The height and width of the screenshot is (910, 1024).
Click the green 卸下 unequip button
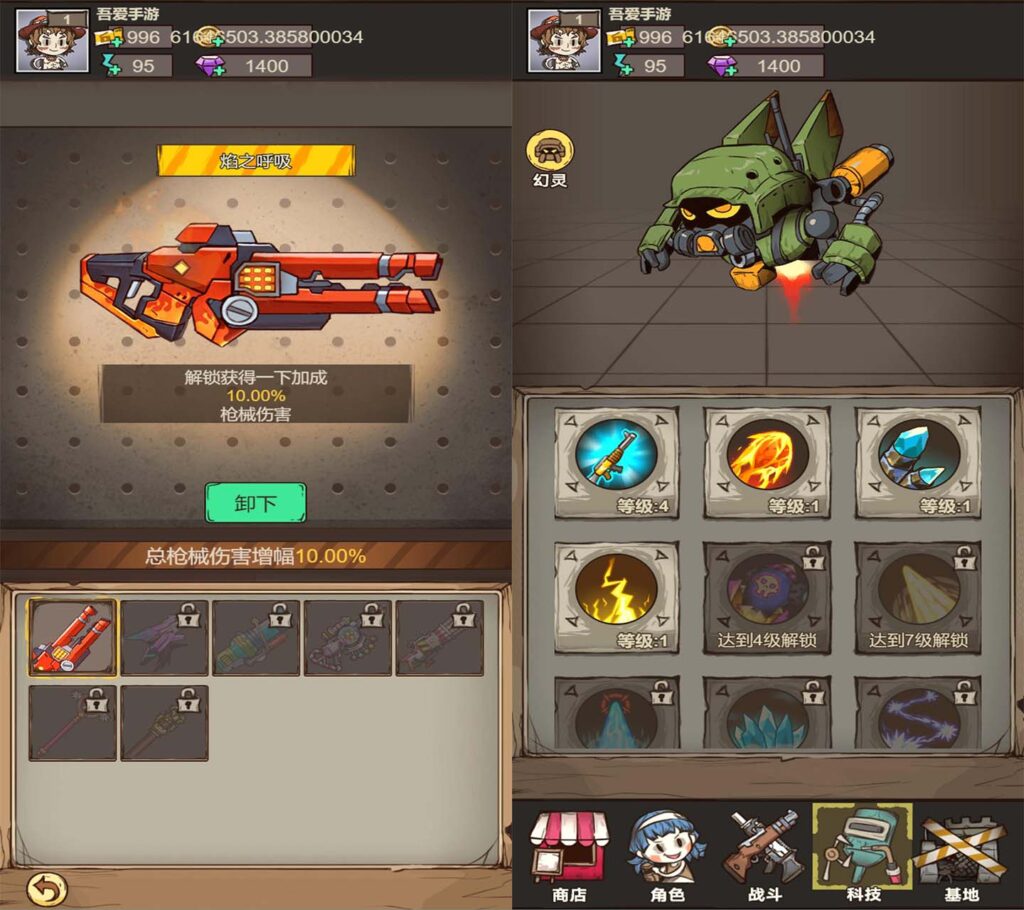coord(255,503)
